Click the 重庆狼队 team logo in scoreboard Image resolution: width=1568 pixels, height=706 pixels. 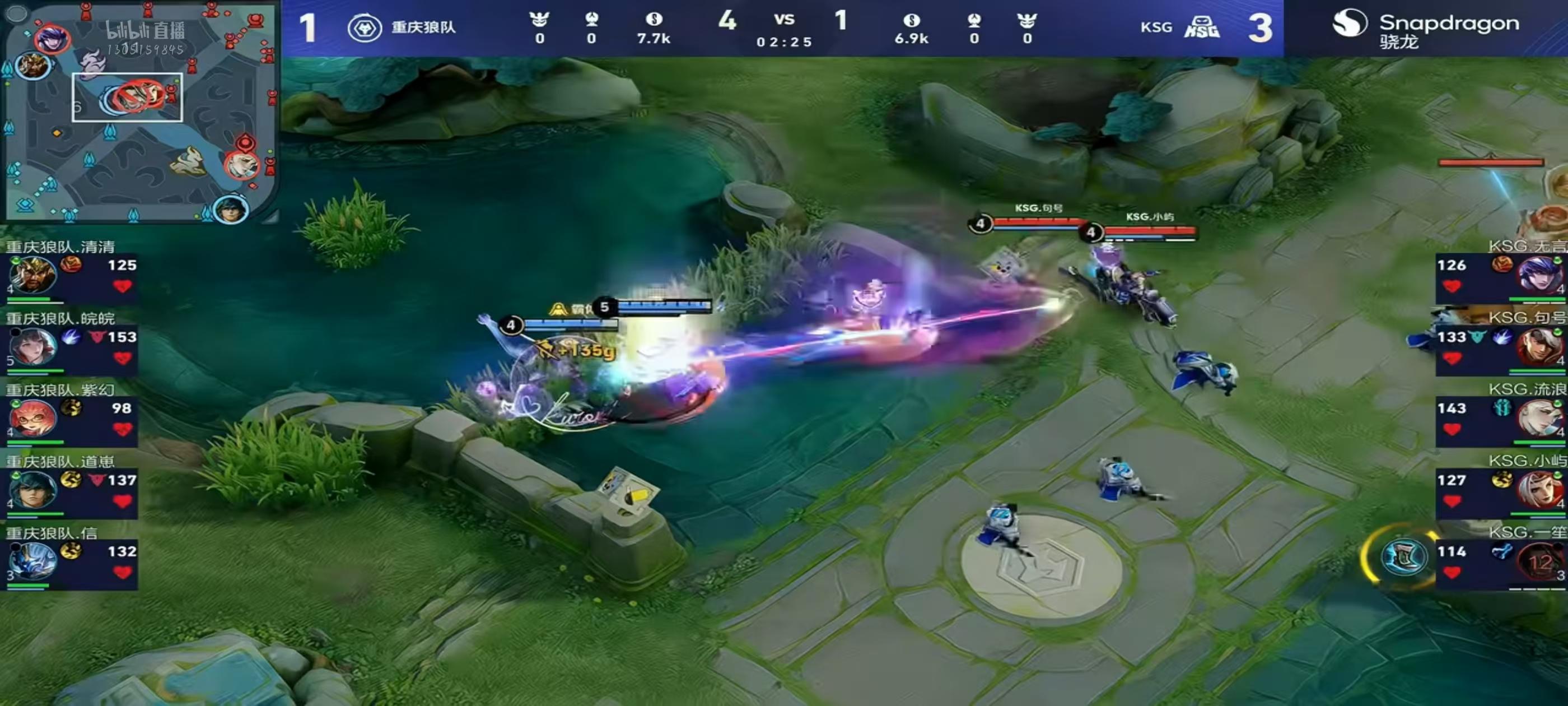(365, 28)
